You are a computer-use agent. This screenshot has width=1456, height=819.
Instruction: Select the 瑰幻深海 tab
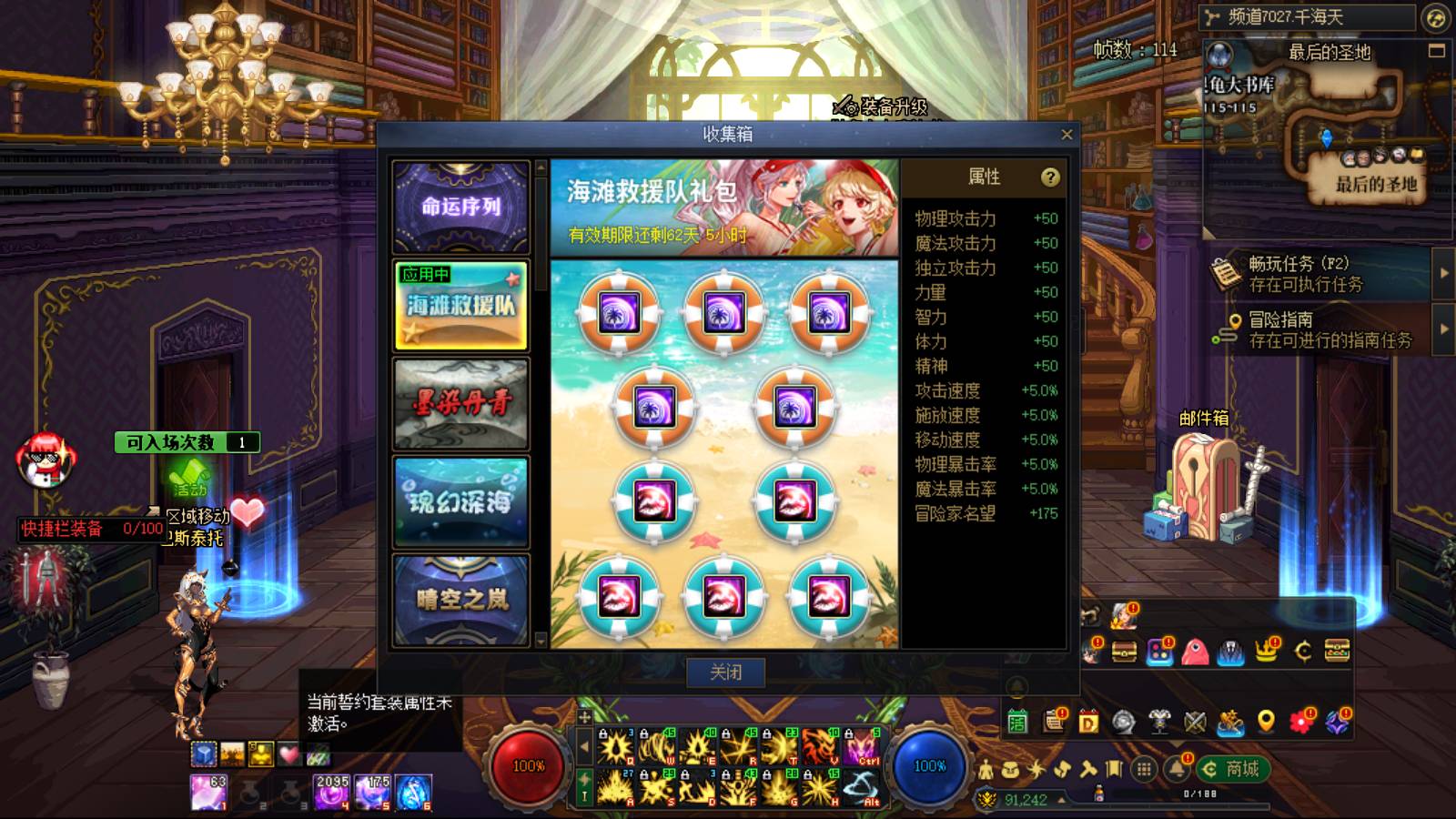(x=461, y=503)
